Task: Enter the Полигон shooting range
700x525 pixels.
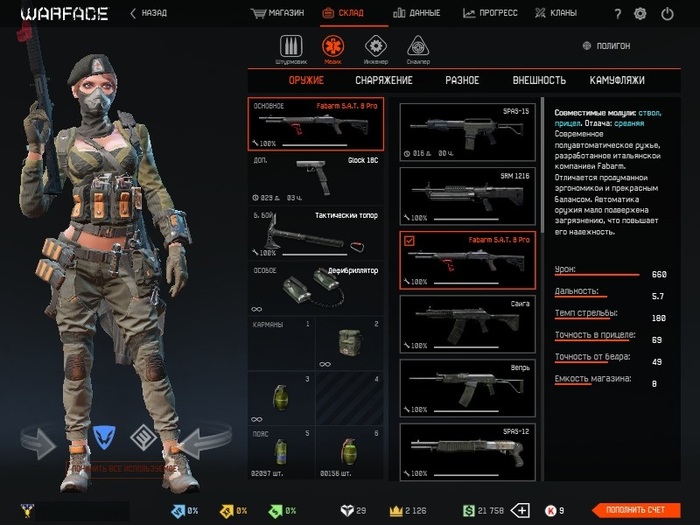Action: click(611, 46)
